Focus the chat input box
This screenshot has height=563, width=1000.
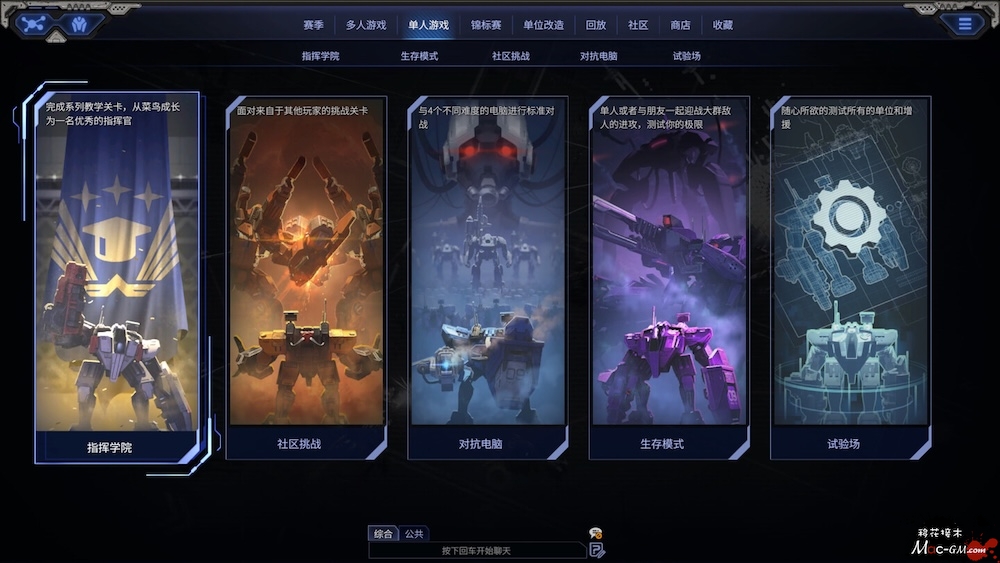(475, 550)
